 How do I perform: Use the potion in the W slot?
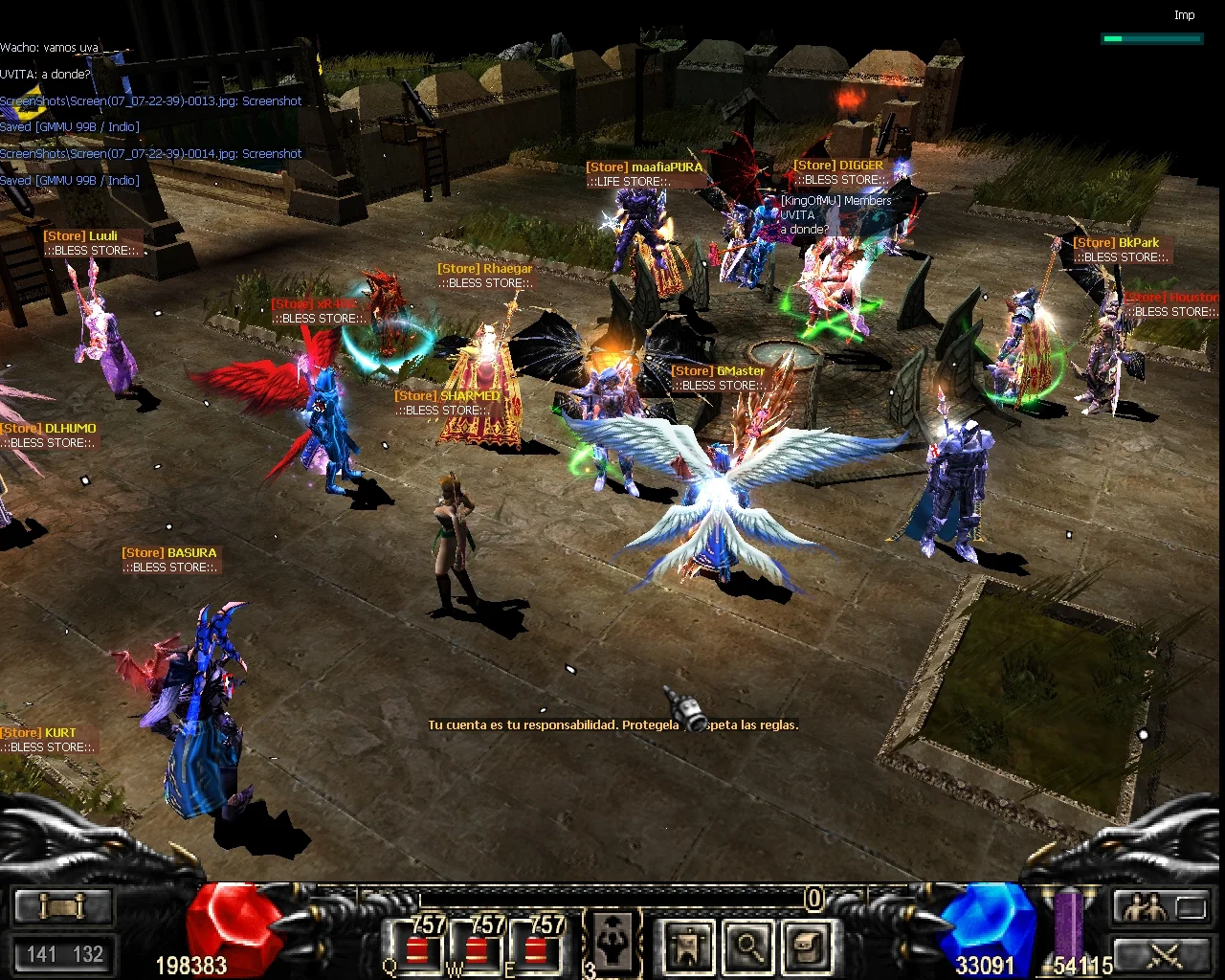click(x=476, y=947)
